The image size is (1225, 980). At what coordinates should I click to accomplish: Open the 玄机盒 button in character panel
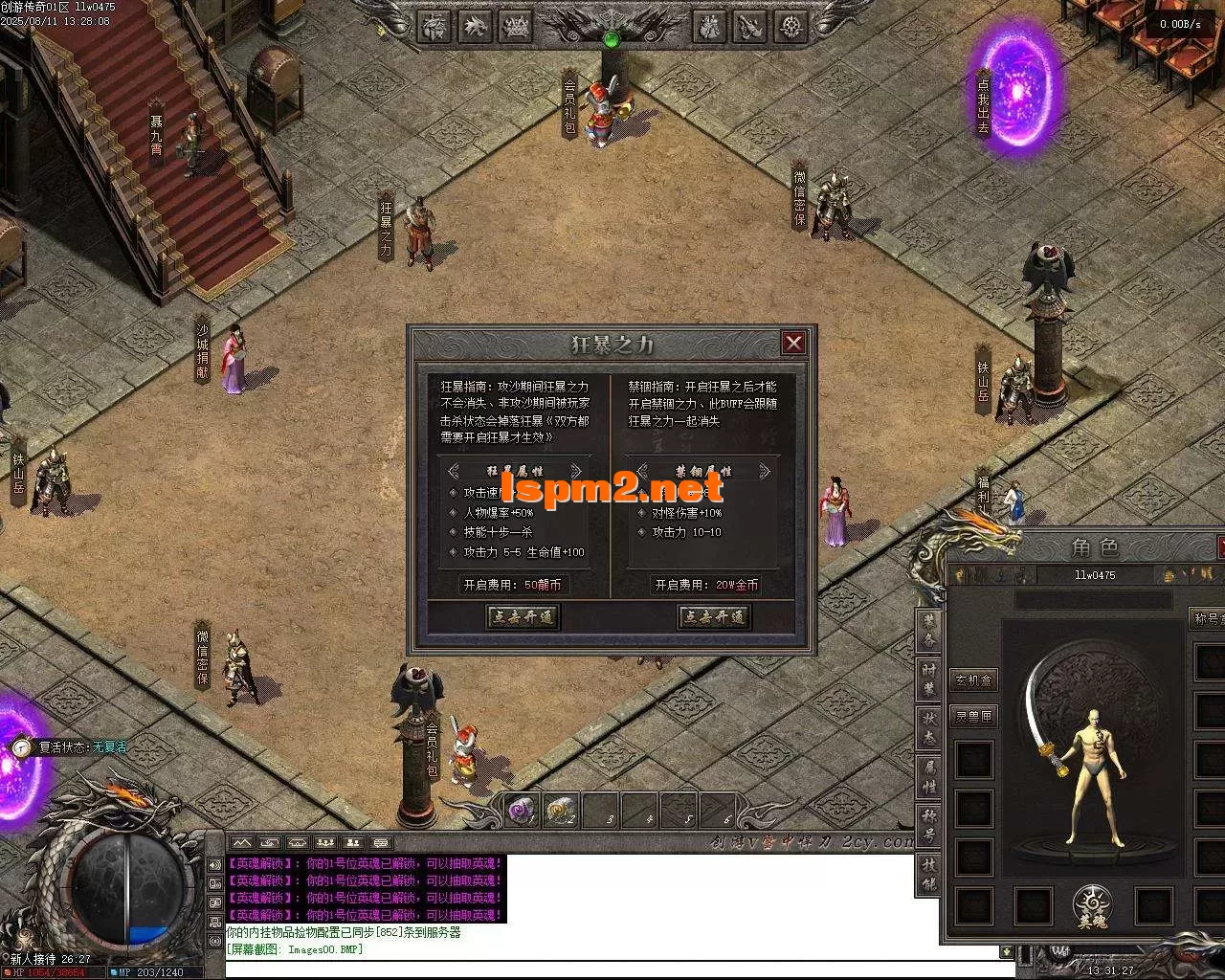point(973,680)
